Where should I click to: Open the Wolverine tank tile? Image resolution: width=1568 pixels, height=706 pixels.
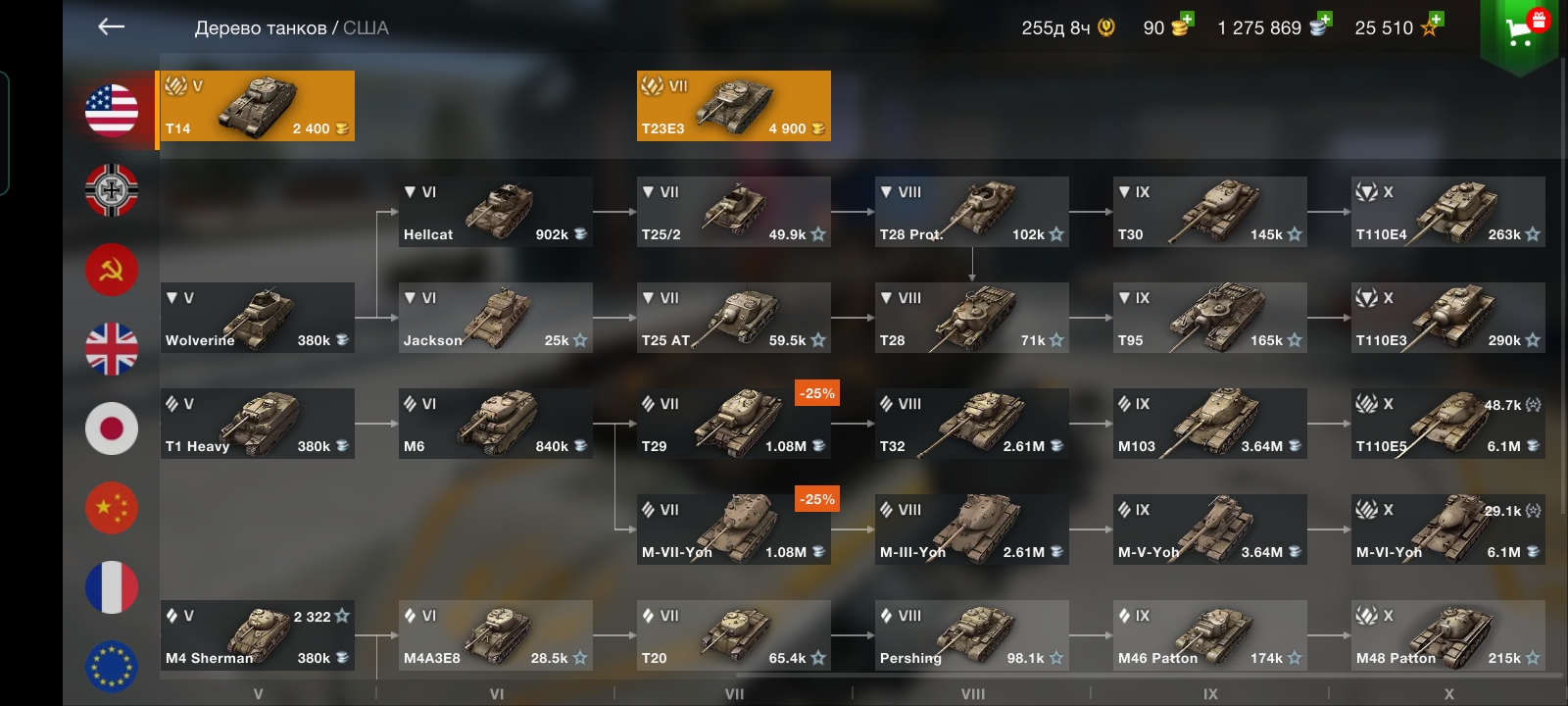click(257, 318)
